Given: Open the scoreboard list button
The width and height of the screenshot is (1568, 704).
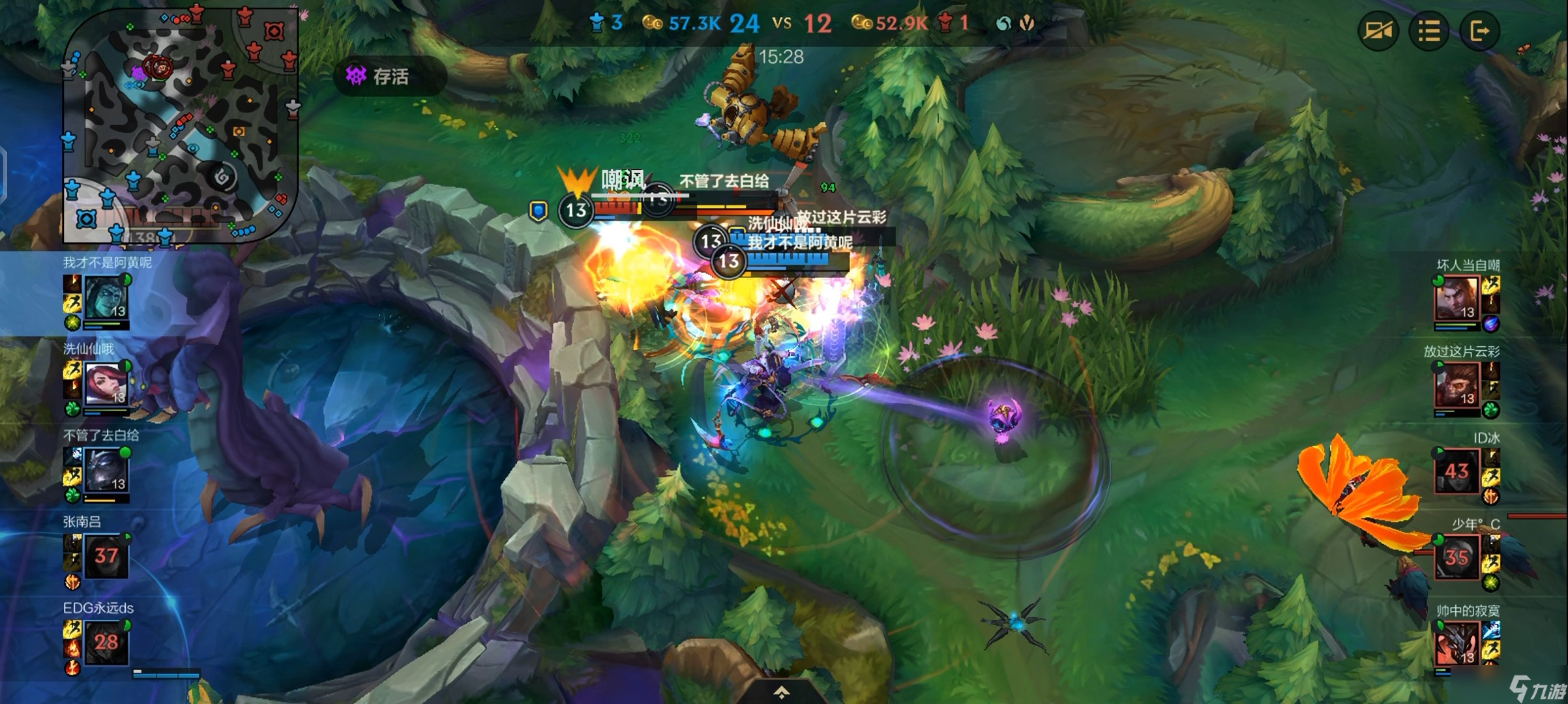Looking at the screenshot, I should click(1428, 31).
